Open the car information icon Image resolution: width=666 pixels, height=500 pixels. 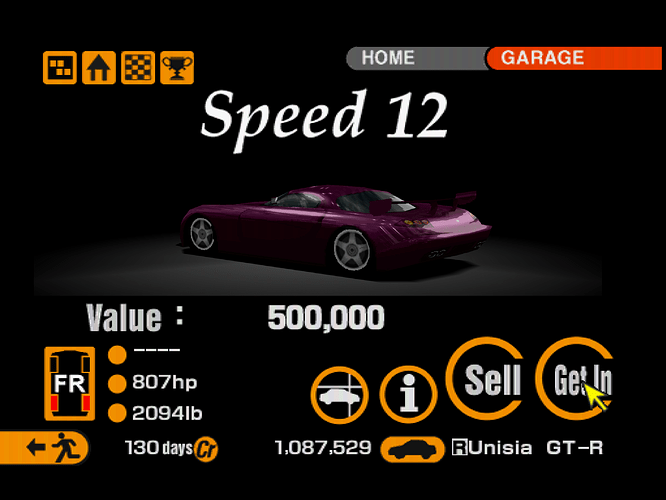point(407,393)
